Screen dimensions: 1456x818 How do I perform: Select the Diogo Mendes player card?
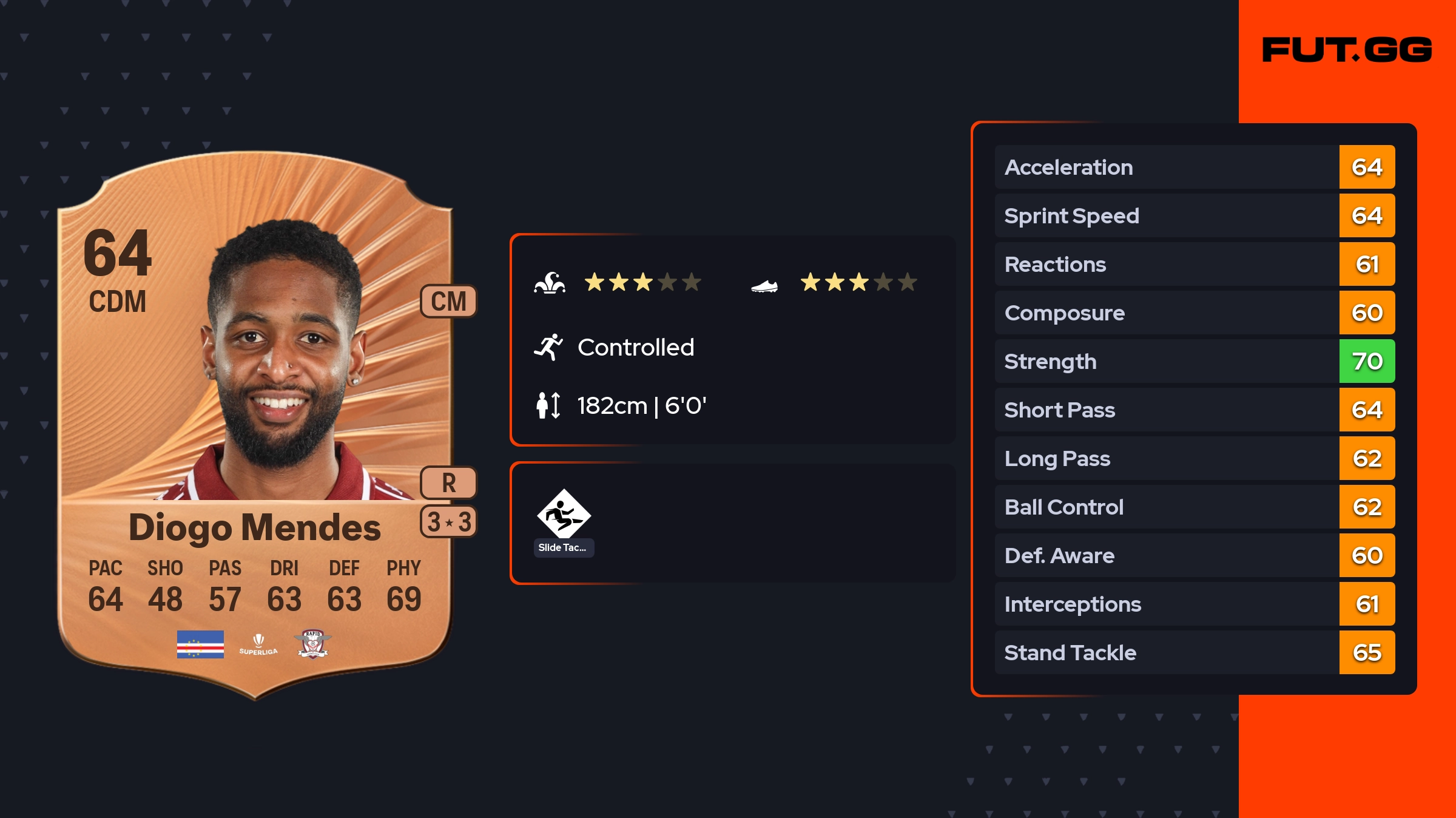pyautogui.click(x=255, y=425)
